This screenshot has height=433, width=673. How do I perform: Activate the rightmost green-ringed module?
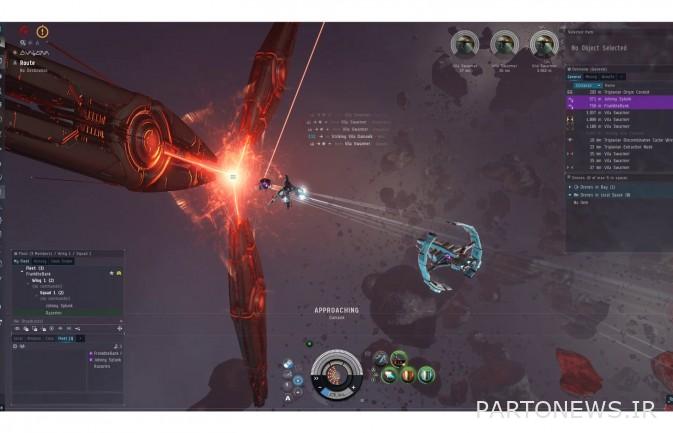(x=426, y=374)
